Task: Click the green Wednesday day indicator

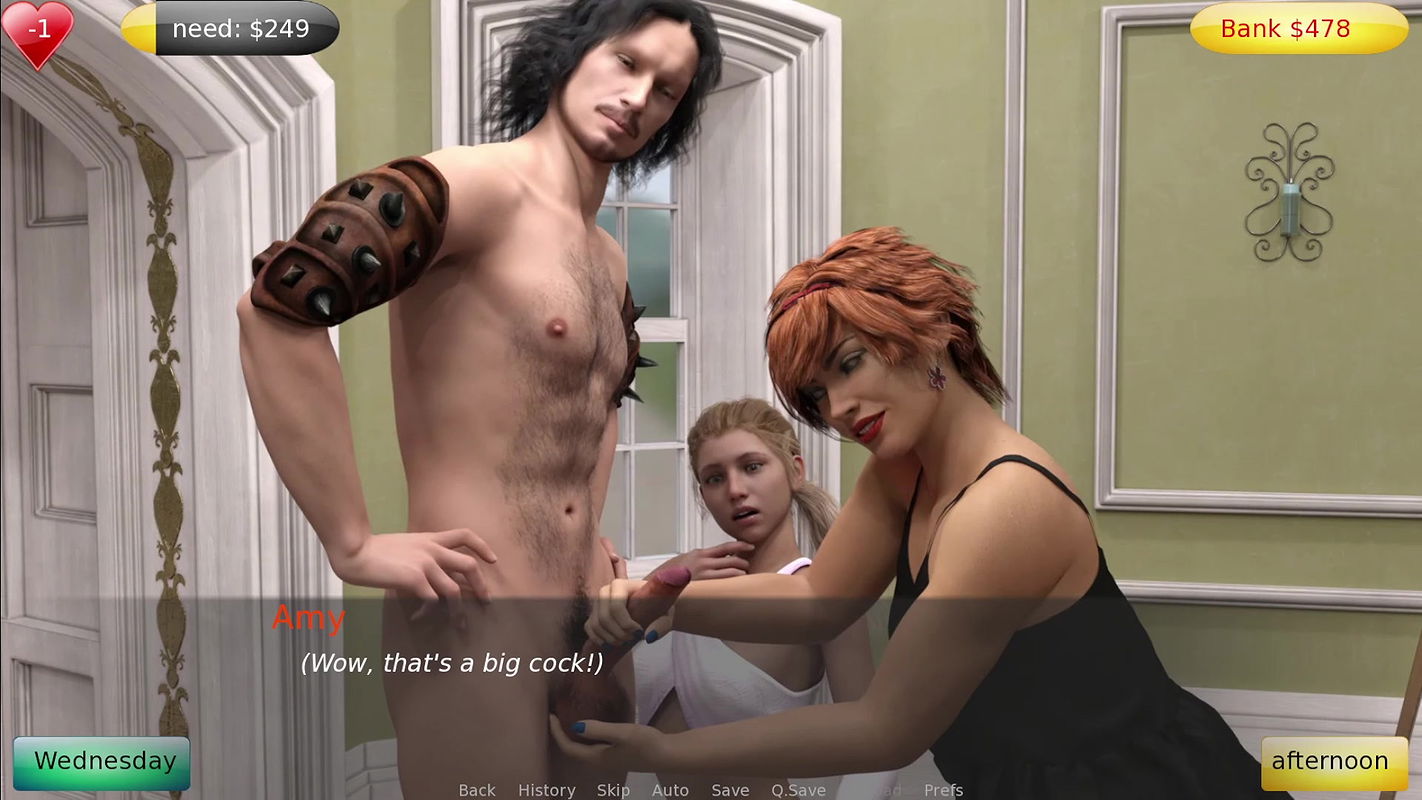Action: tap(101, 761)
